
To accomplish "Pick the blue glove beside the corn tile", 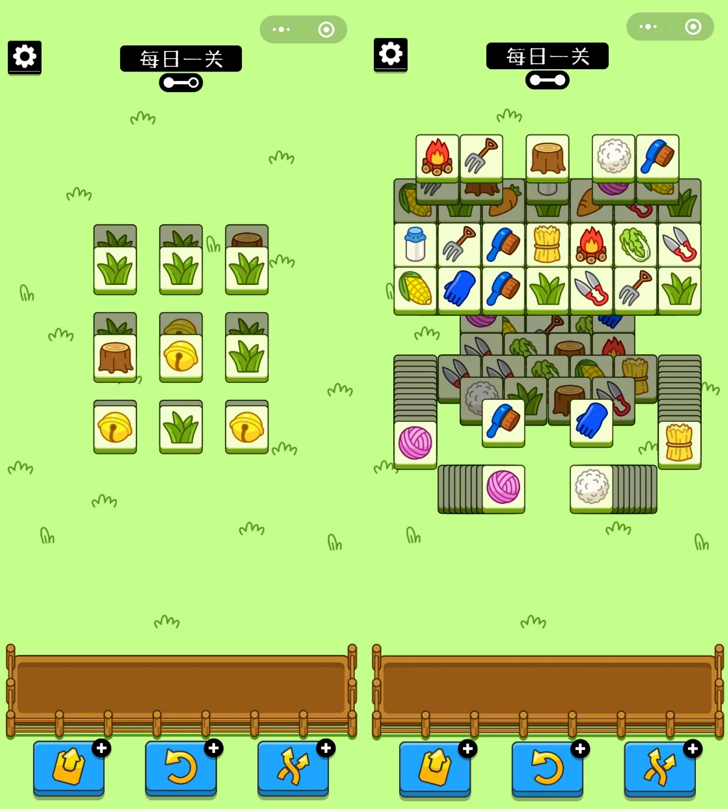I will coord(459,289).
